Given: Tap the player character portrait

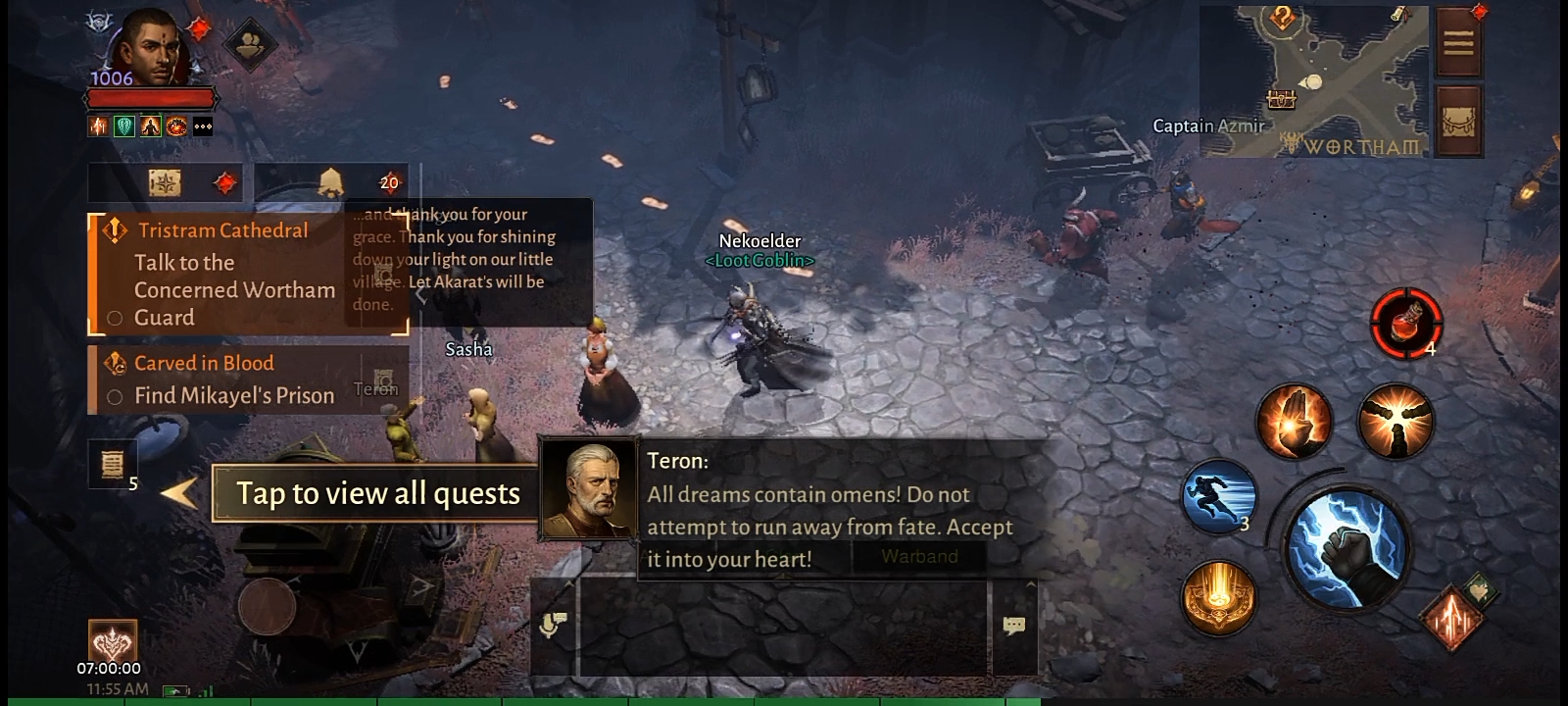Looking at the screenshot, I should pos(149,47).
